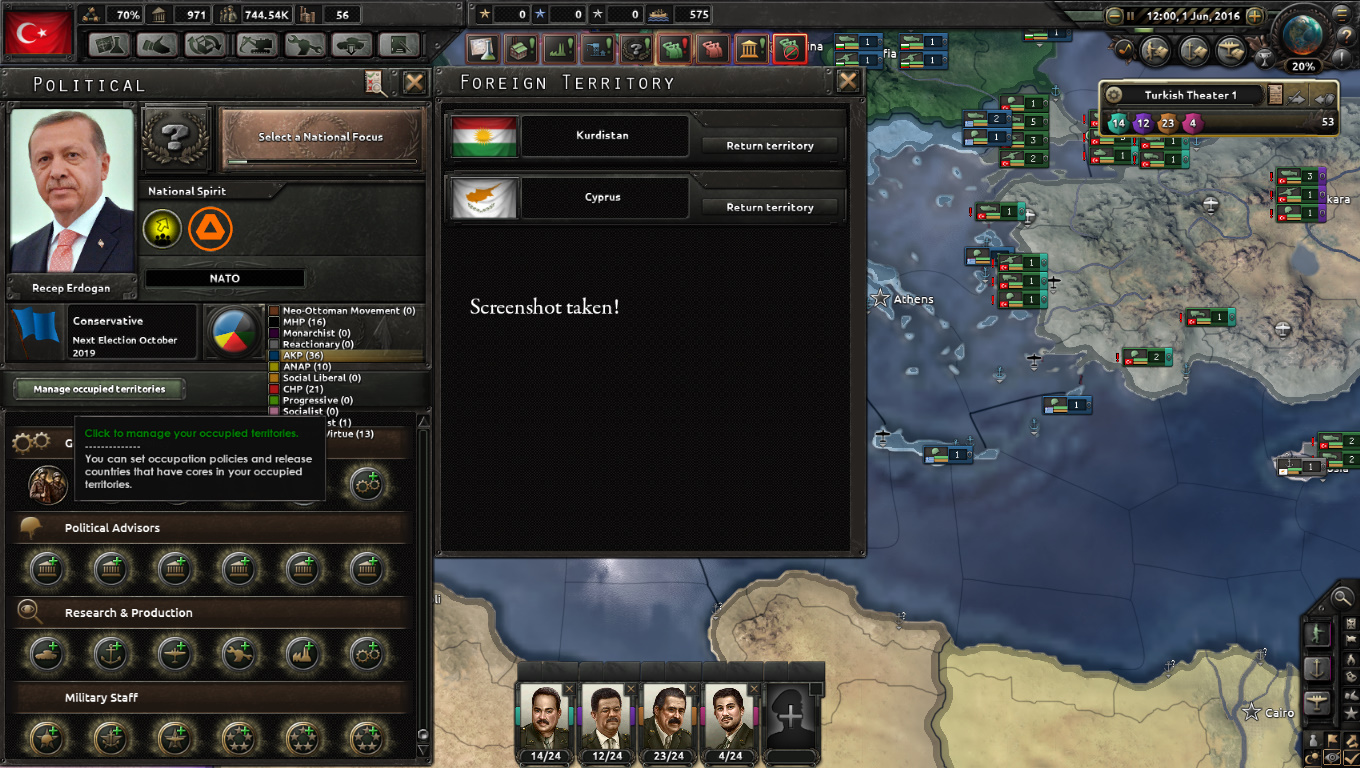Toggle the eye visibility filter in the bottom-right corner
This screenshot has width=1360, height=768.
tap(1332, 756)
